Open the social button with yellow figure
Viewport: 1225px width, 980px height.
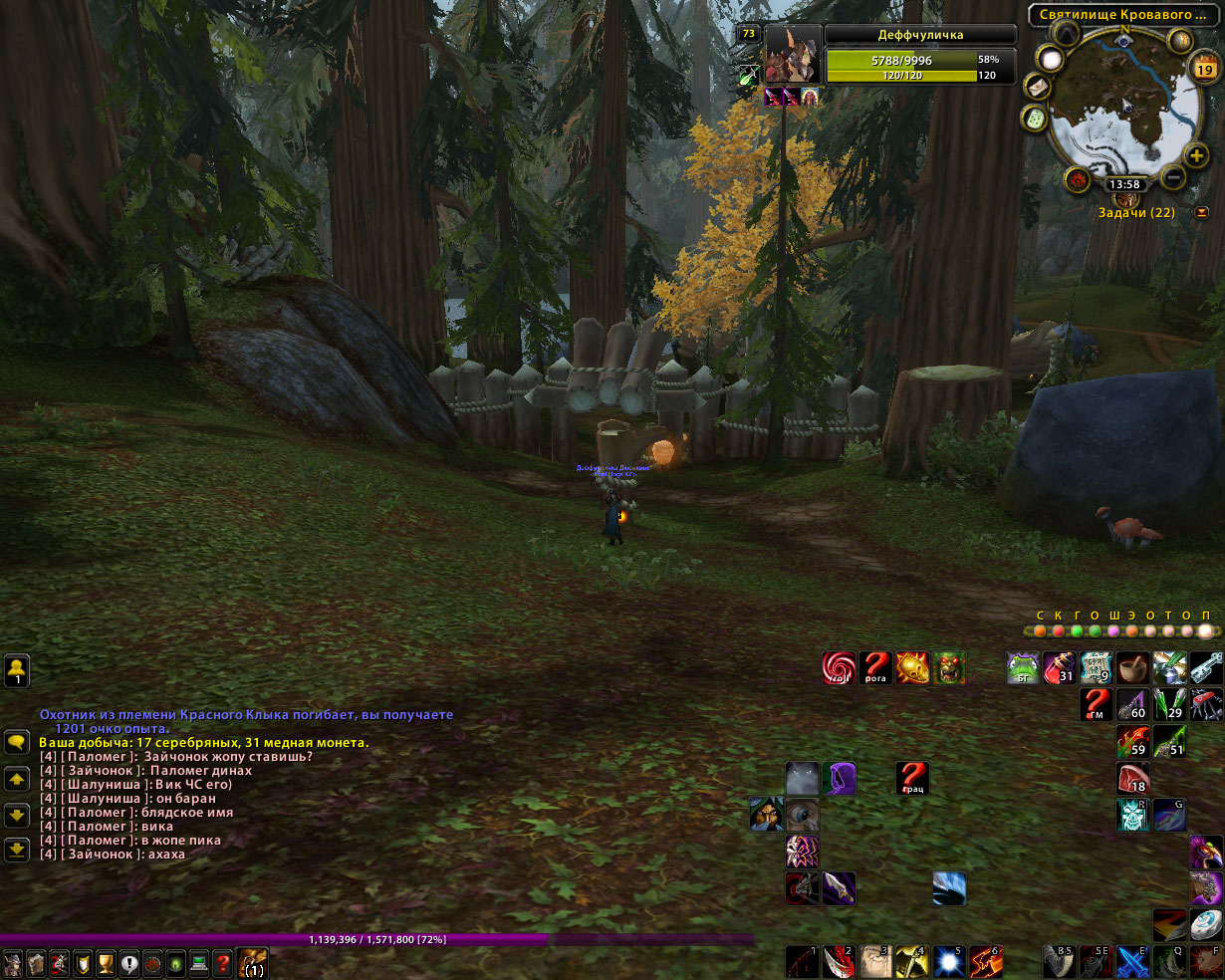click(17, 670)
